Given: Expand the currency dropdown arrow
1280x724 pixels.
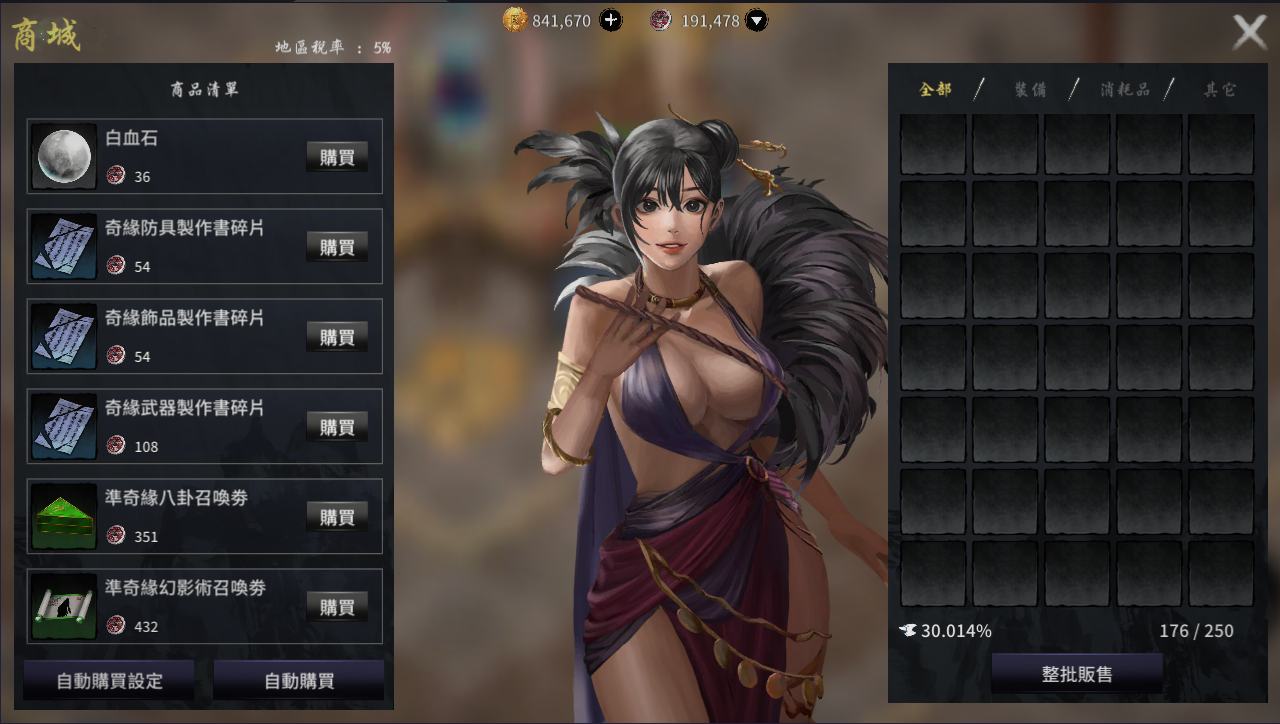Looking at the screenshot, I should click(757, 20).
